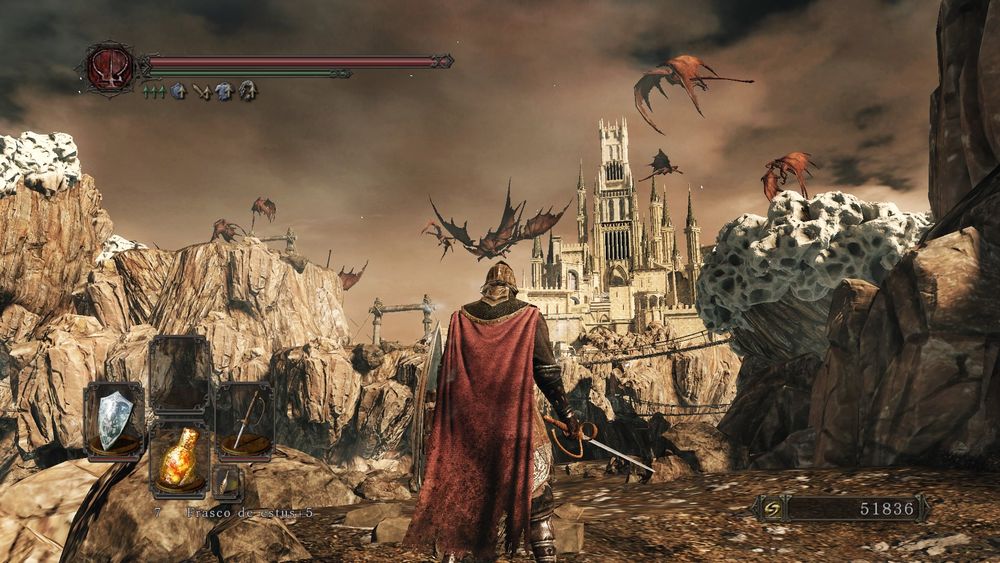Screen dimensions: 1000x563
Task: Click the round red covenant emblem
Action: click(109, 67)
